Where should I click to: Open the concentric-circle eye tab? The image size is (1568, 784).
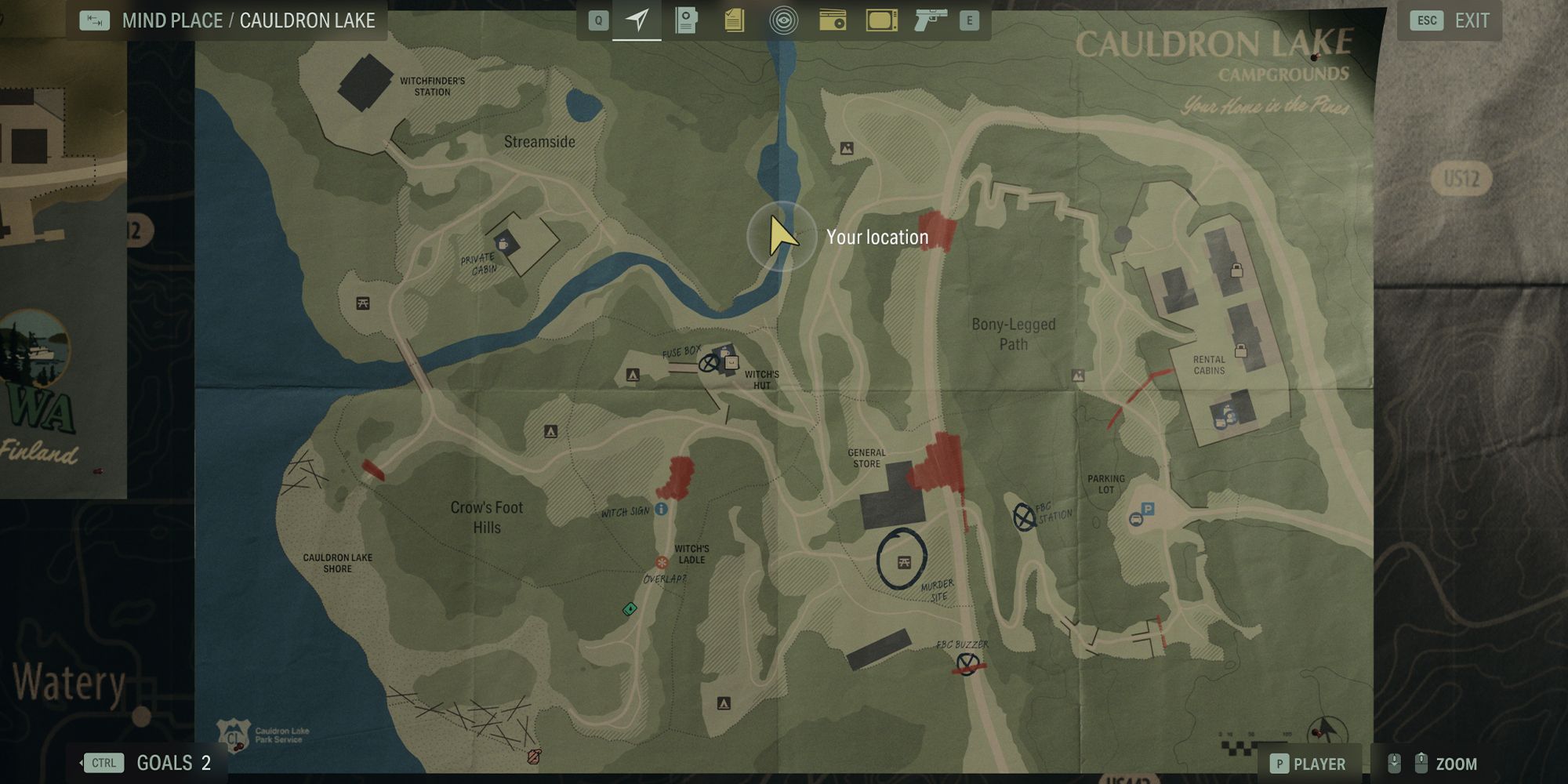coord(783,20)
